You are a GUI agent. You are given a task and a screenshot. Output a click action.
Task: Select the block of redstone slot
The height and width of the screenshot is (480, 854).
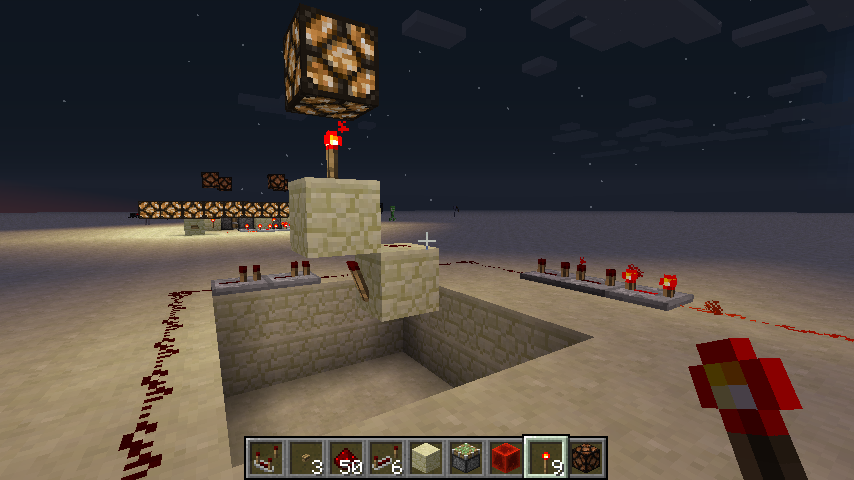(x=507, y=458)
